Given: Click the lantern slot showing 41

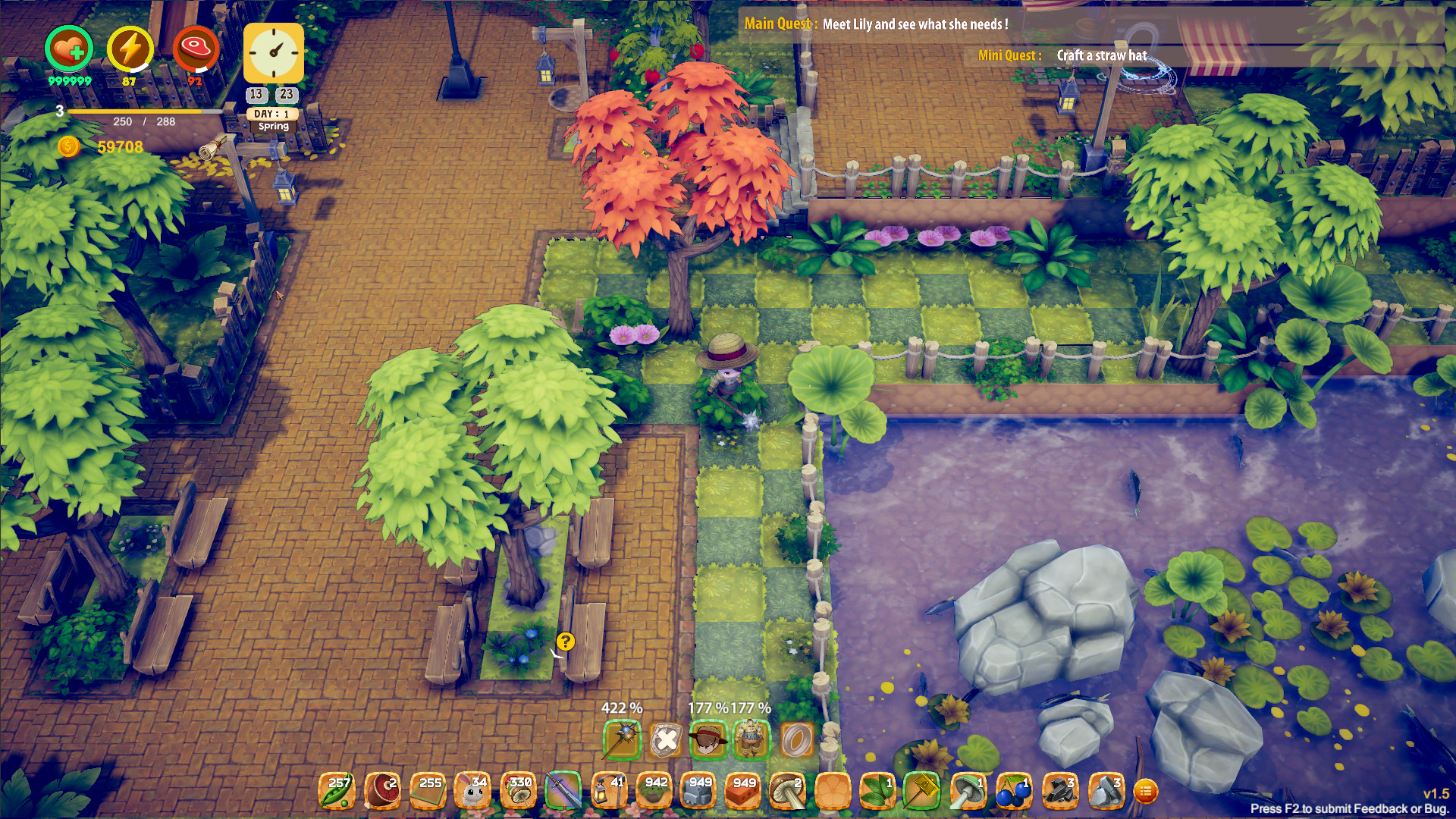Looking at the screenshot, I should (608, 789).
